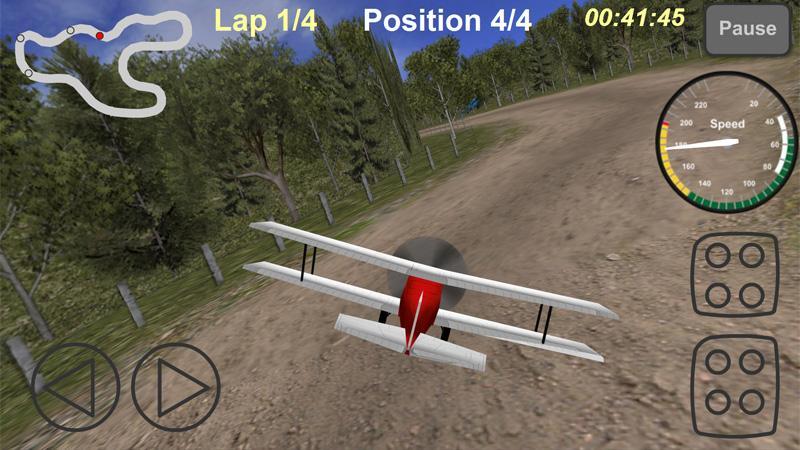Tap the Pause button
Image resolution: width=800 pixels, height=450 pixels.
(747, 30)
